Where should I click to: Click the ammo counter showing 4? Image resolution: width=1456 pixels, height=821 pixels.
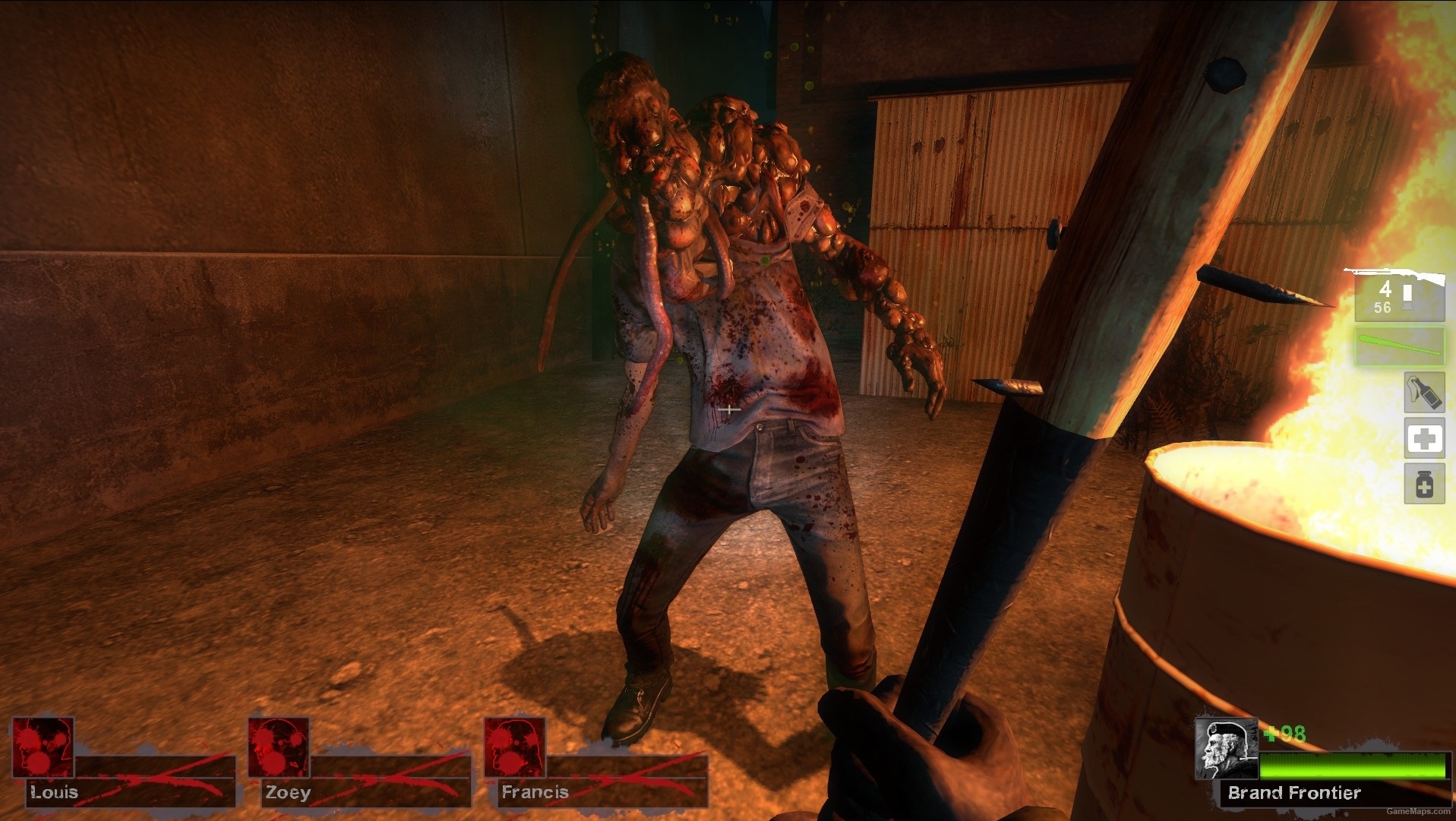pyautogui.click(x=1385, y=289)
